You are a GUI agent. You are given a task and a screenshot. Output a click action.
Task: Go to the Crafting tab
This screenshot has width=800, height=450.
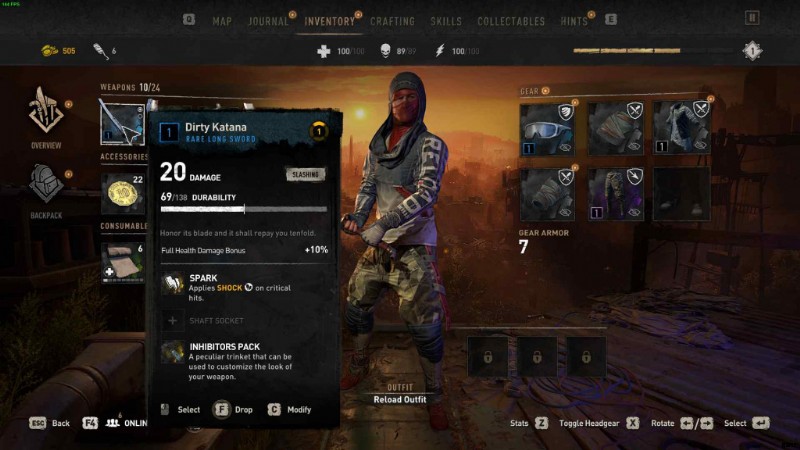392,21
